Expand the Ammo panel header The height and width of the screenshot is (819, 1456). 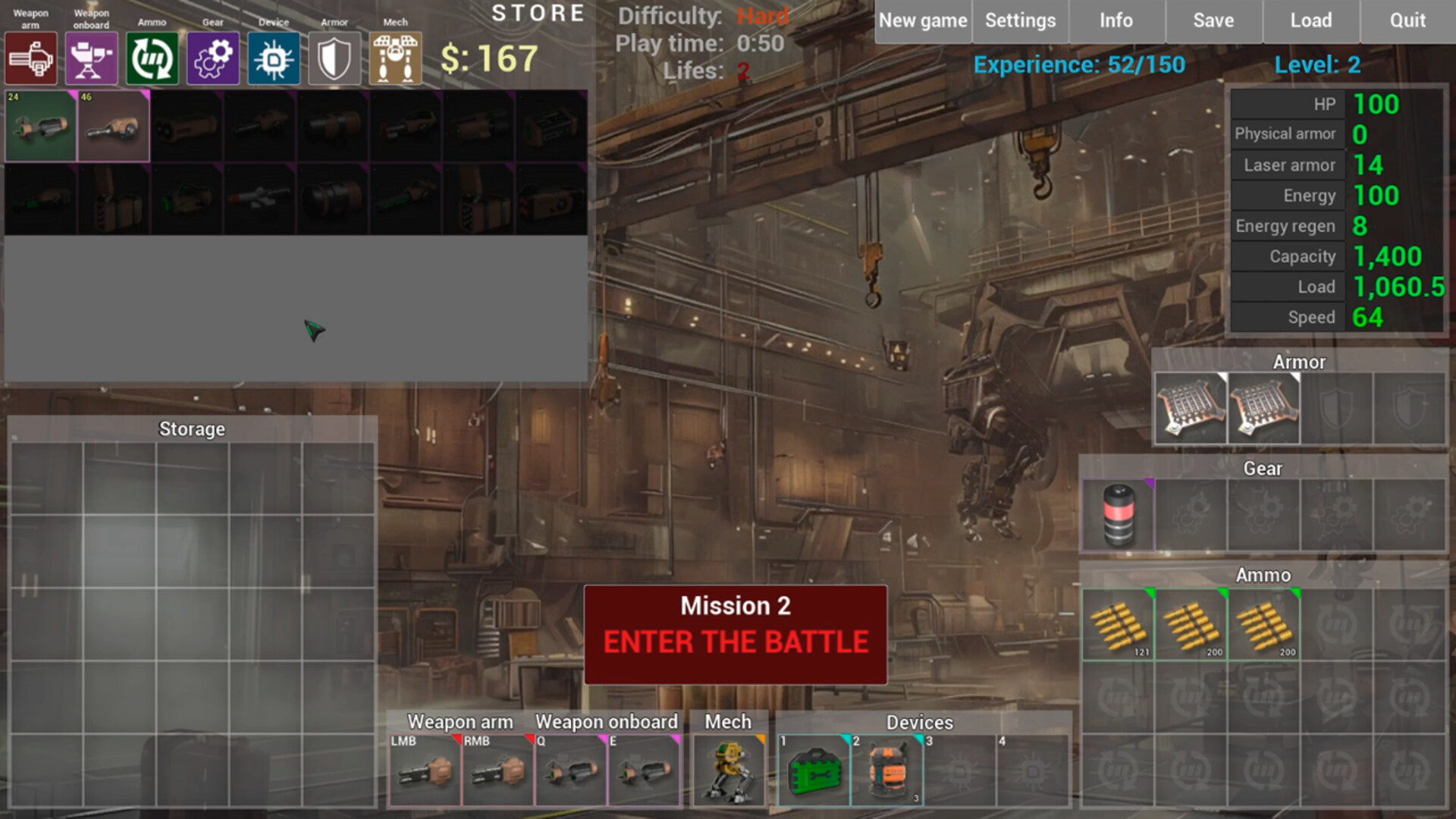click(1261, 575)
